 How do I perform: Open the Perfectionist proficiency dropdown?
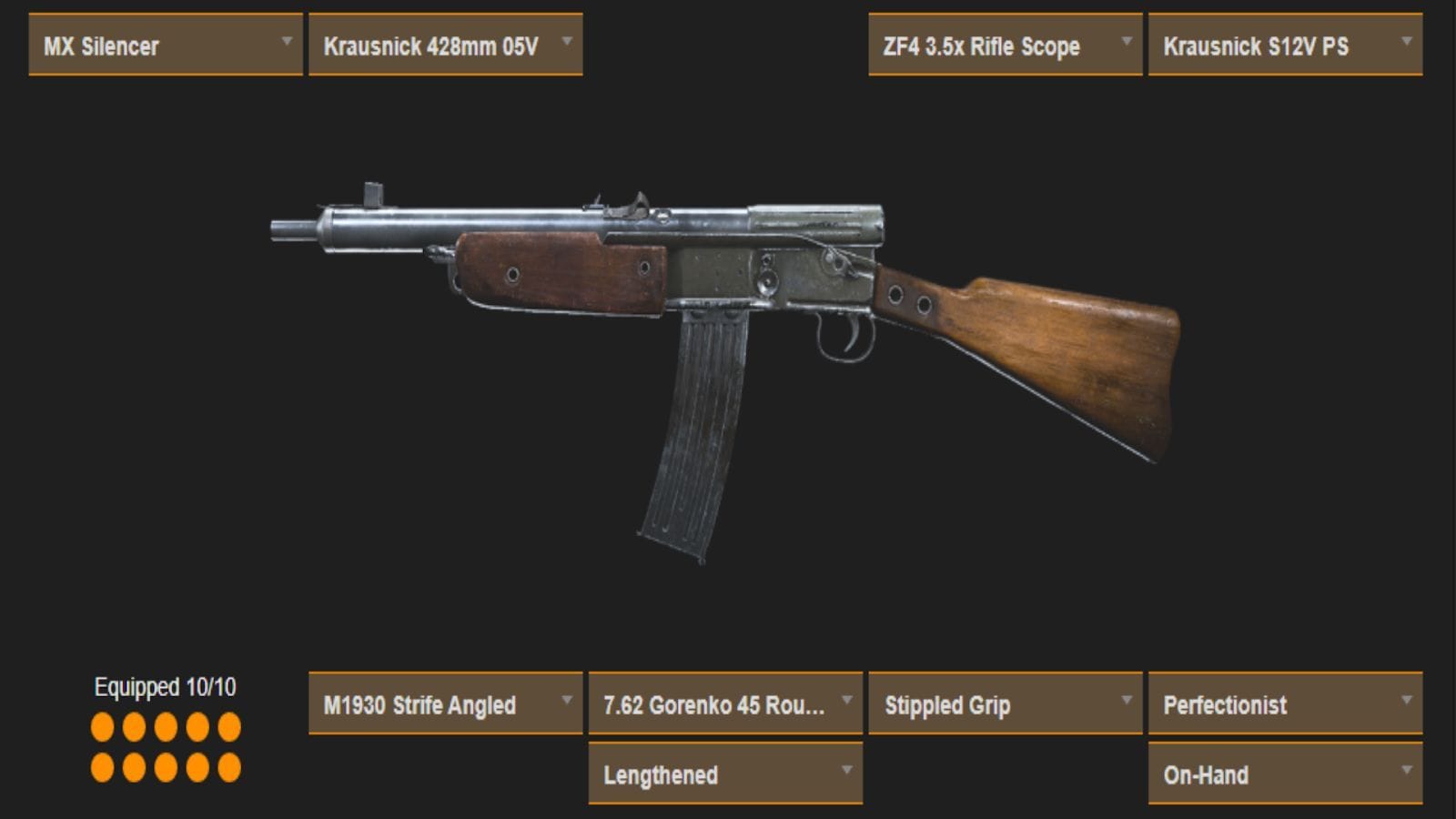(x=1283, y=704)
